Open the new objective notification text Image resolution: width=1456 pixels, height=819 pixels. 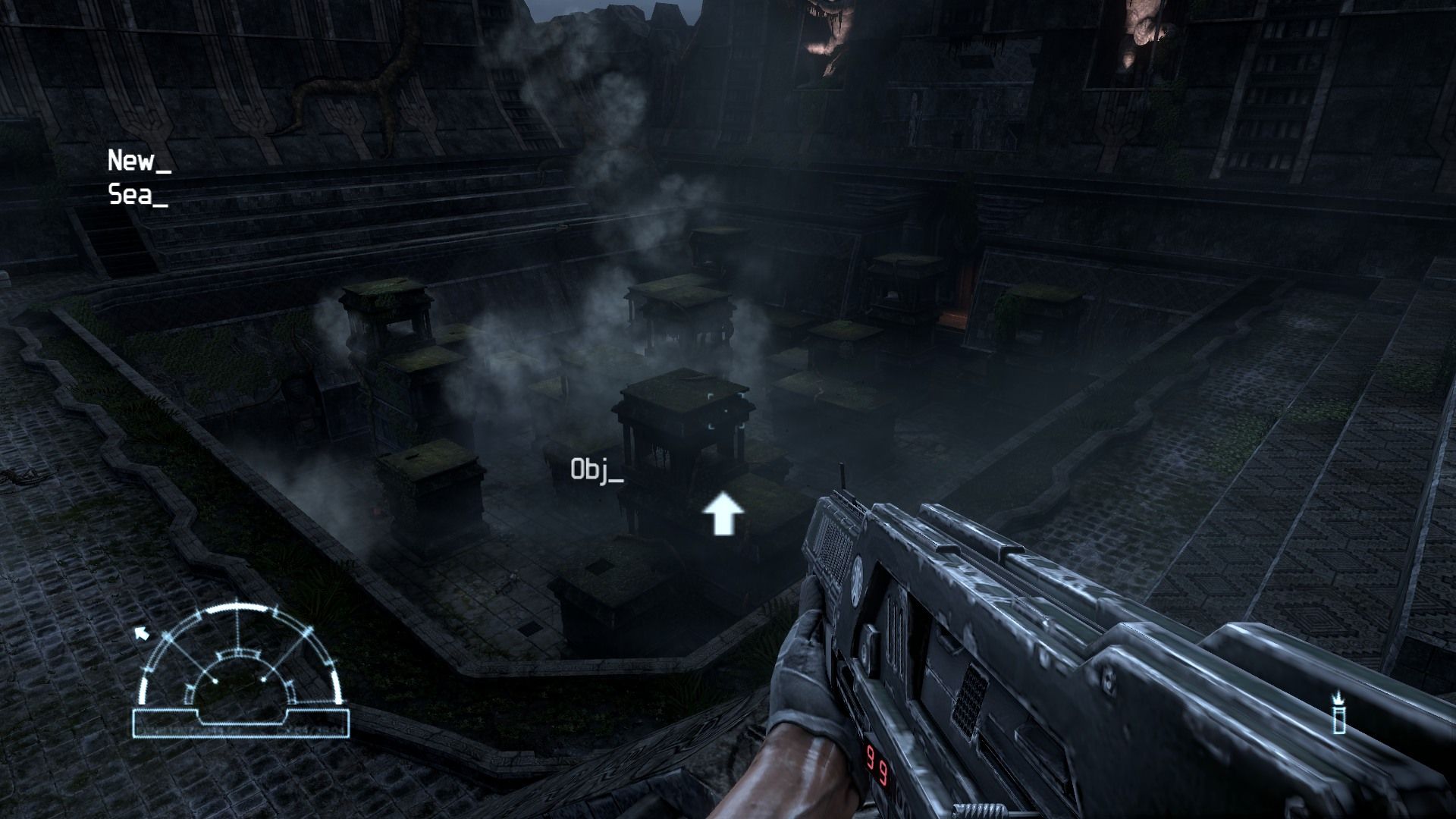point(139,161)
